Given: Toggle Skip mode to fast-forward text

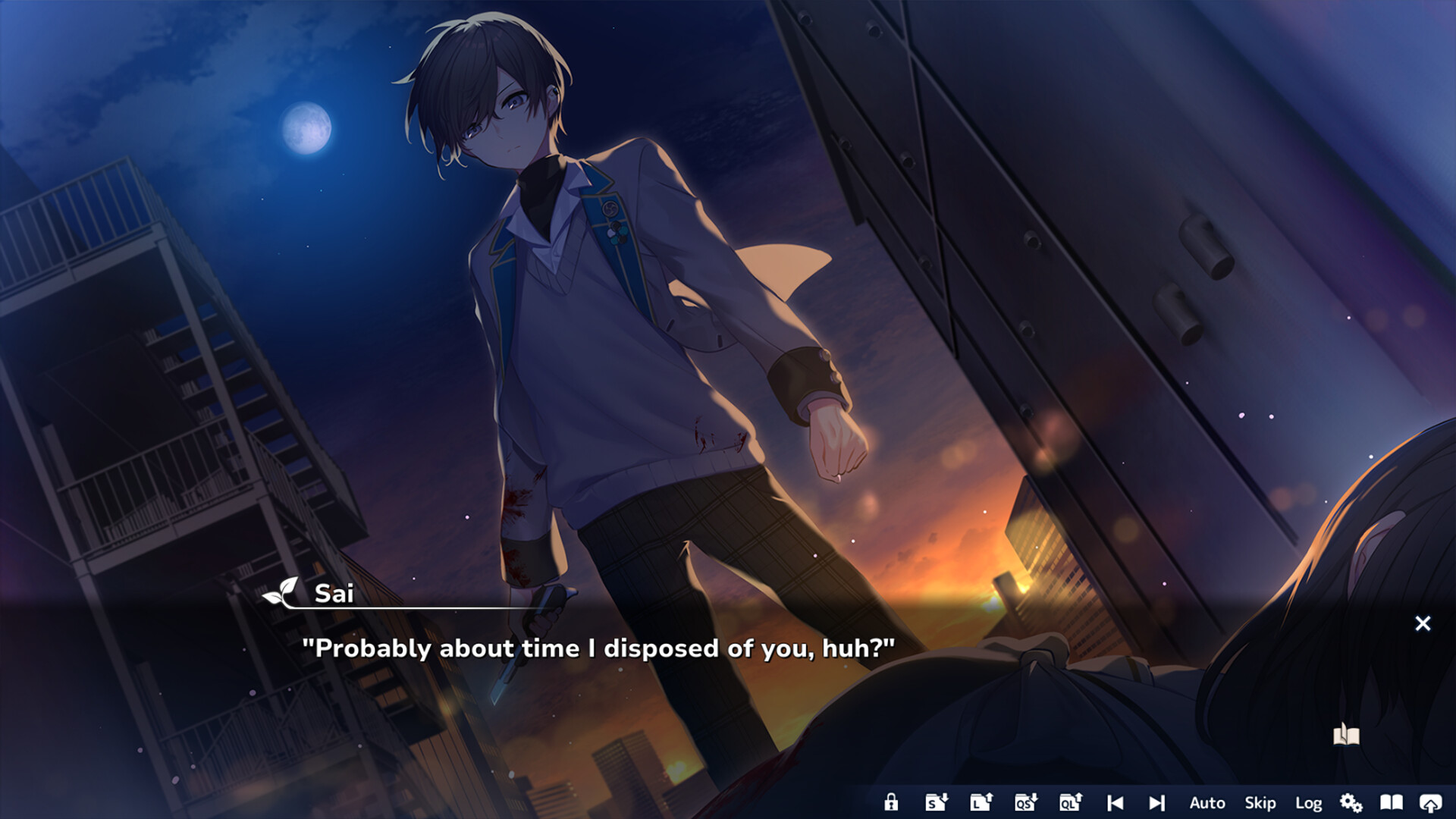Looking at the screenshot, I should (1259, 802).
